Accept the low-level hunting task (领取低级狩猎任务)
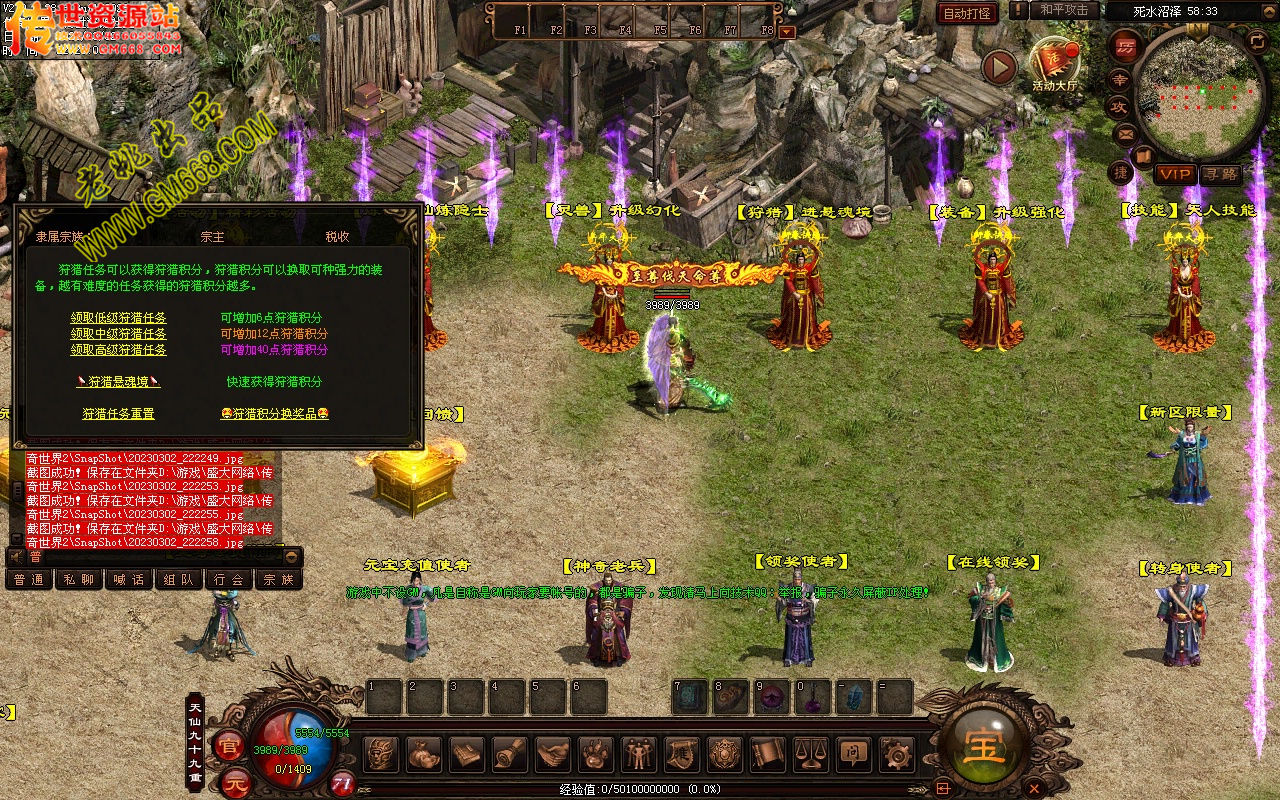The width and height of the screenshot is (1280, 800). click(118, 318)
